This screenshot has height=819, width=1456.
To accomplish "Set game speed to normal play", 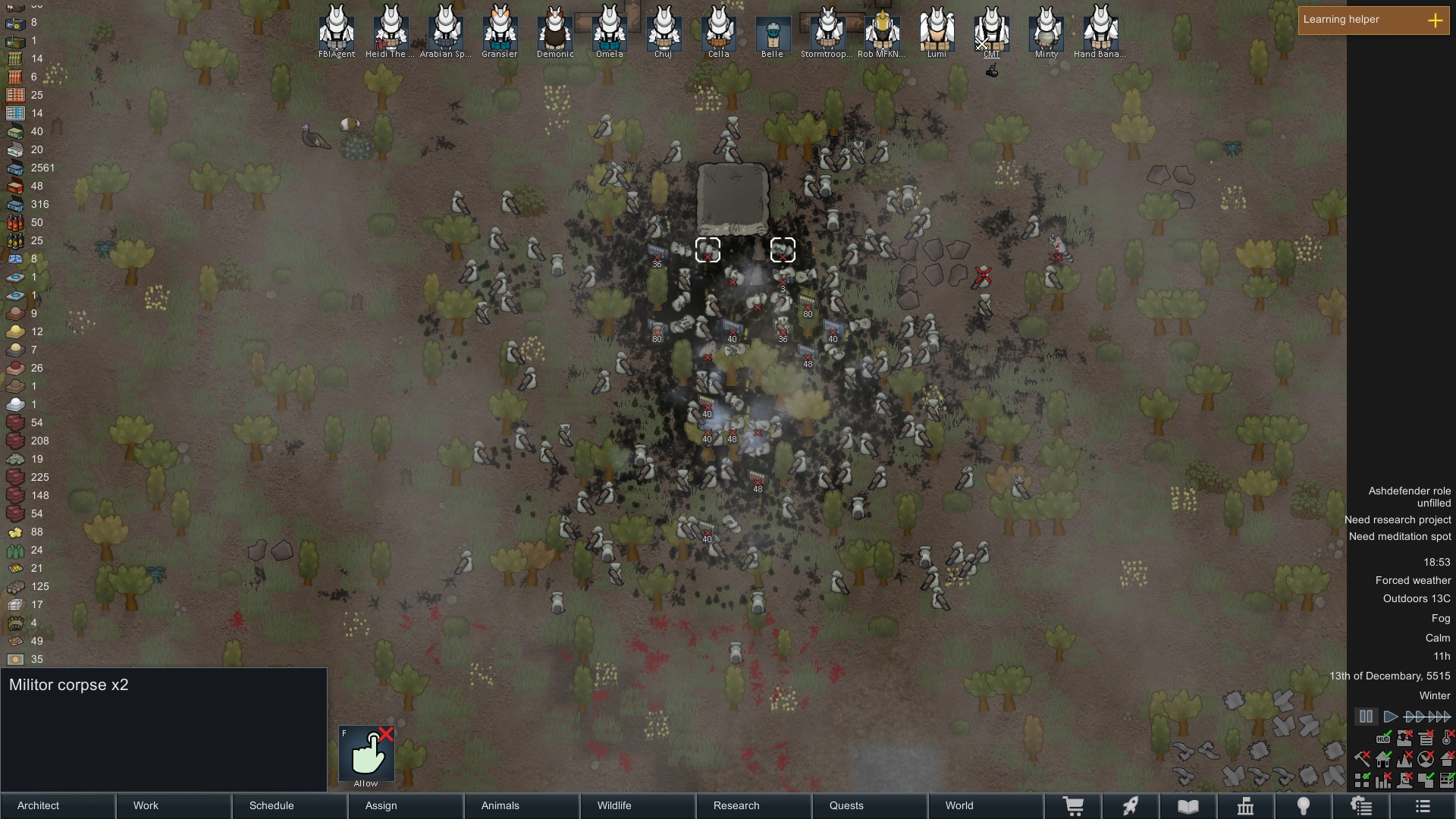I will 1391,717.
